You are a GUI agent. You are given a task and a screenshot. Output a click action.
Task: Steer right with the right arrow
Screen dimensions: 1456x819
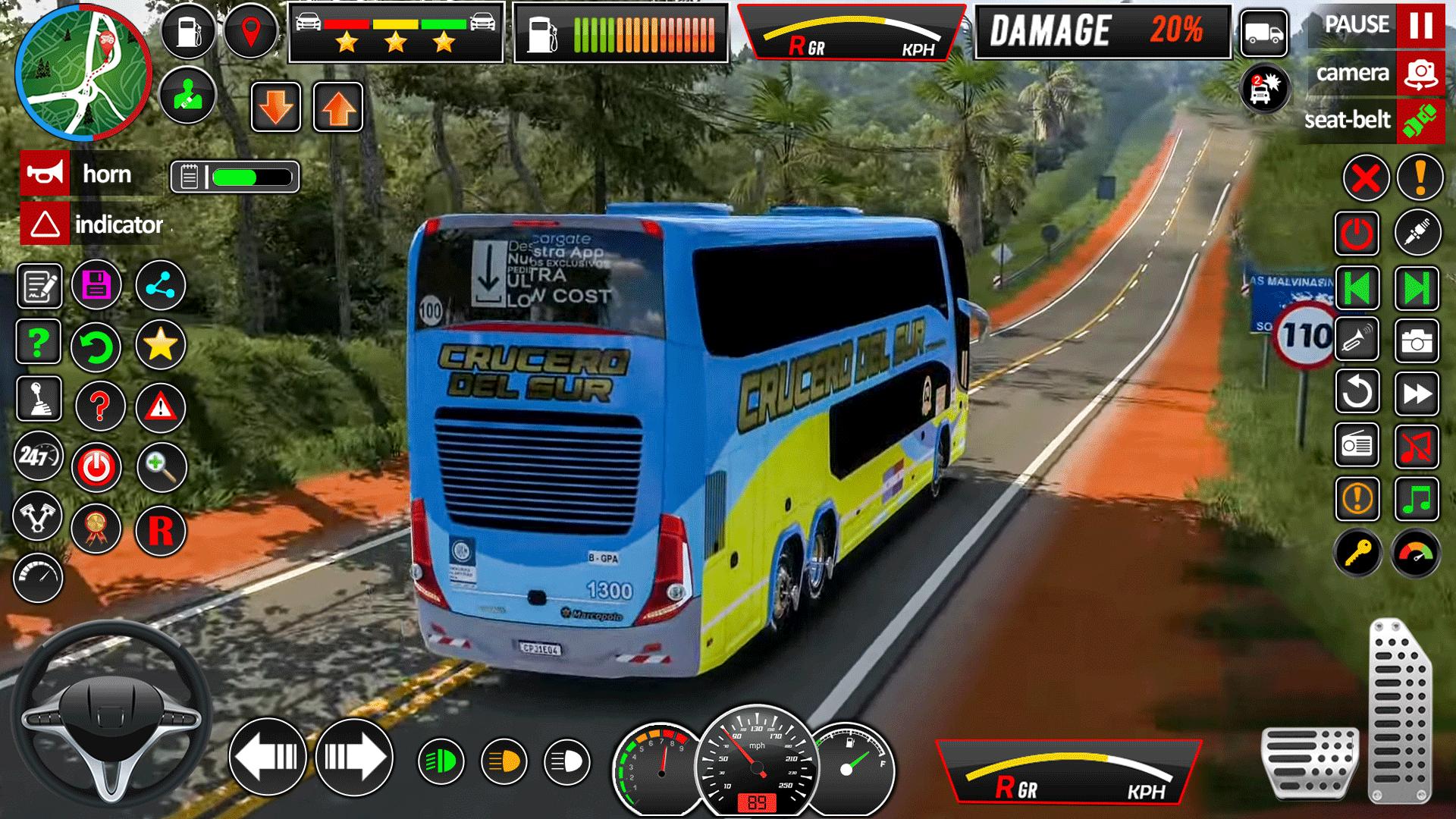coord(354,757)
